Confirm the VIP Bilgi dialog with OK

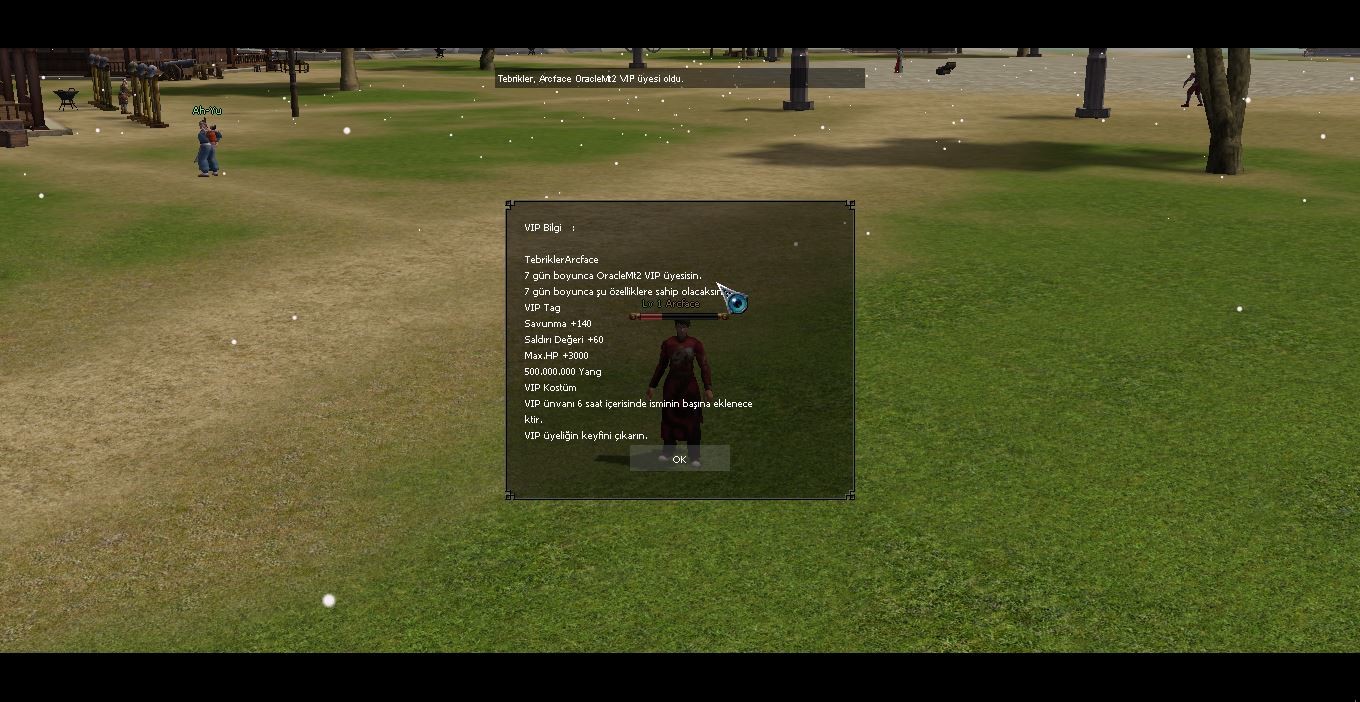[x=679, y=459]
